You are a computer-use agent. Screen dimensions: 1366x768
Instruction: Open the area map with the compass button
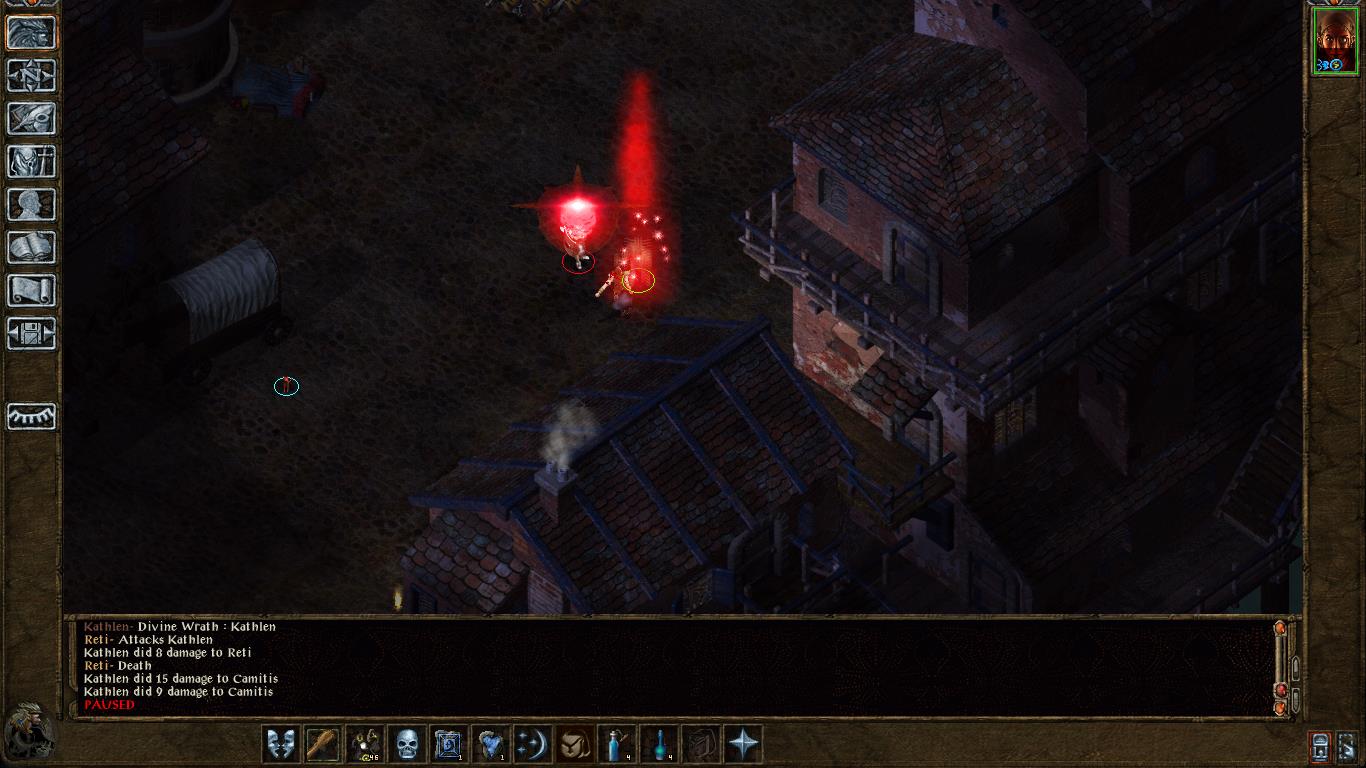(x=31, y=75)
